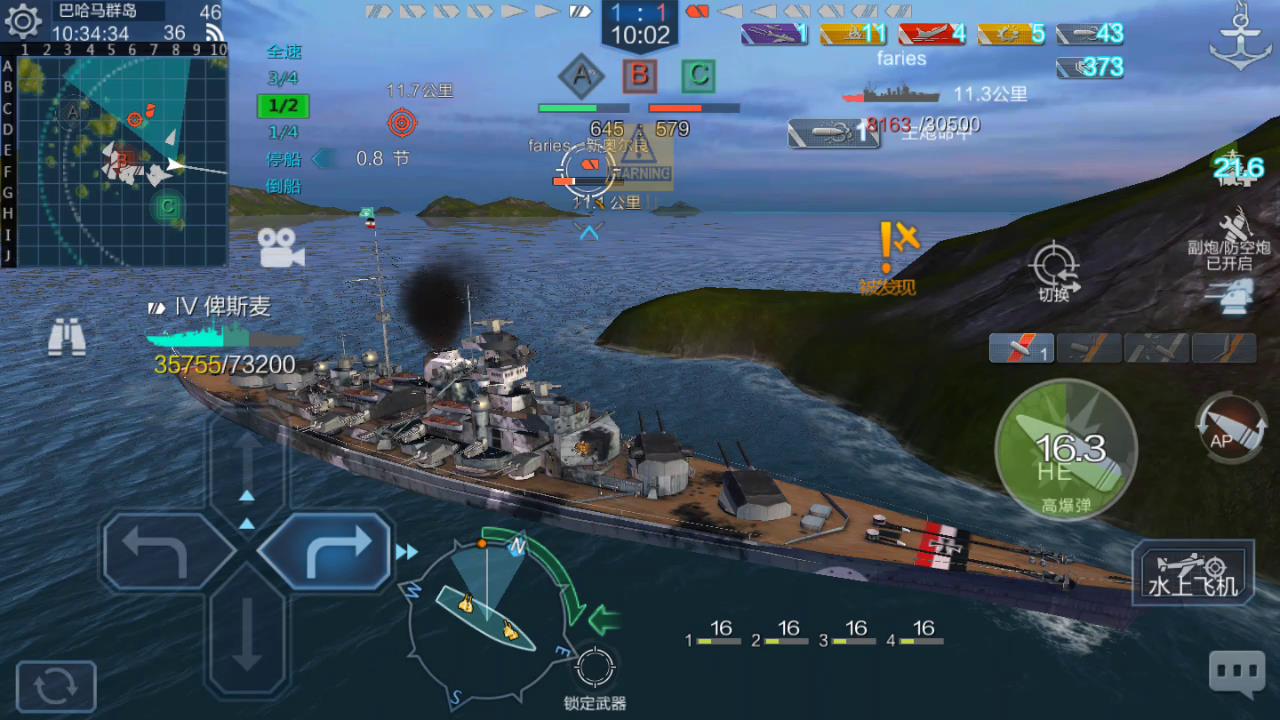Tap the up arrow to accelerate

pyautogui.click(x=247, y=465)
